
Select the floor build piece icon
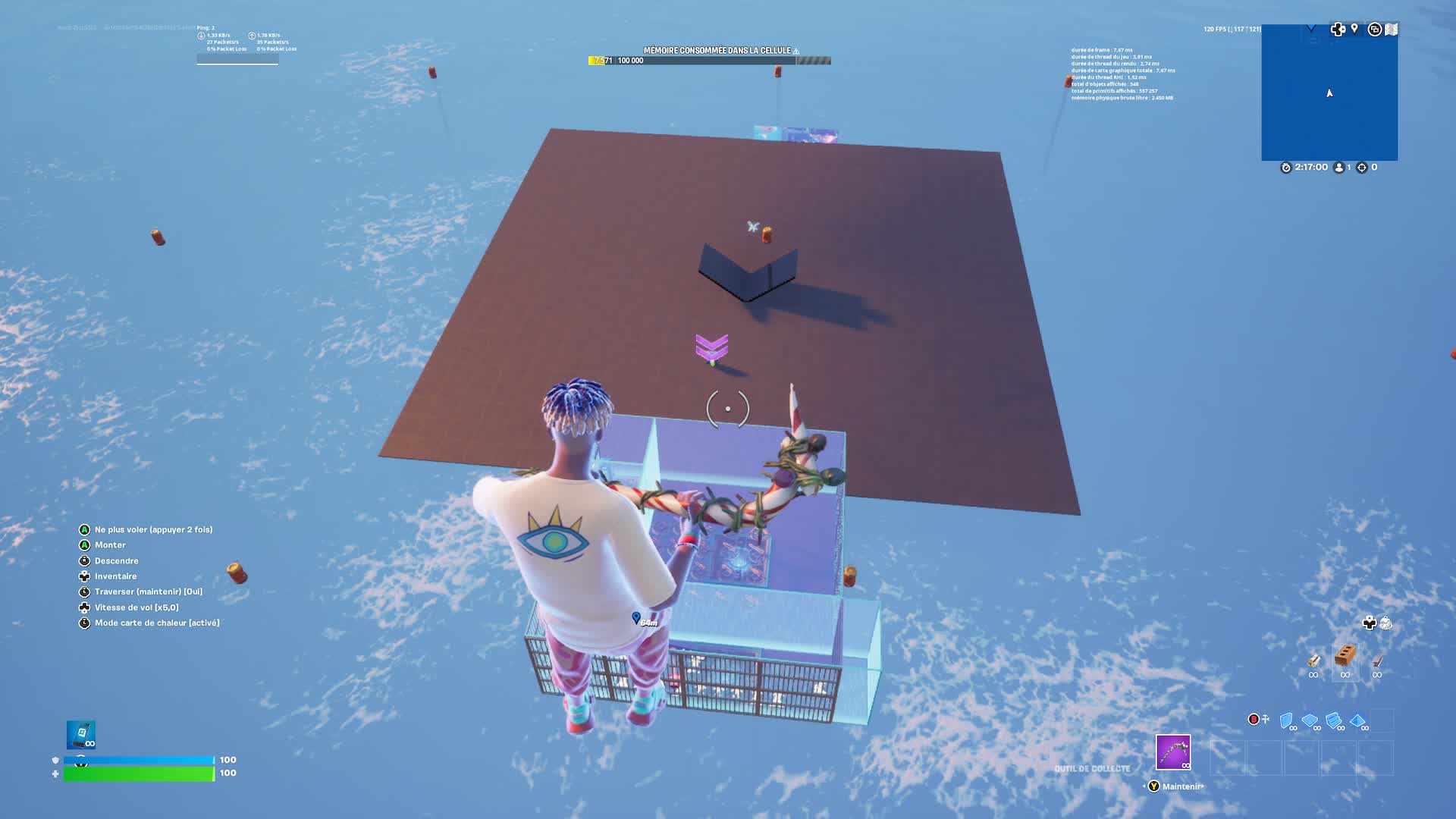pyautogui.click(x=1309, y=720)
